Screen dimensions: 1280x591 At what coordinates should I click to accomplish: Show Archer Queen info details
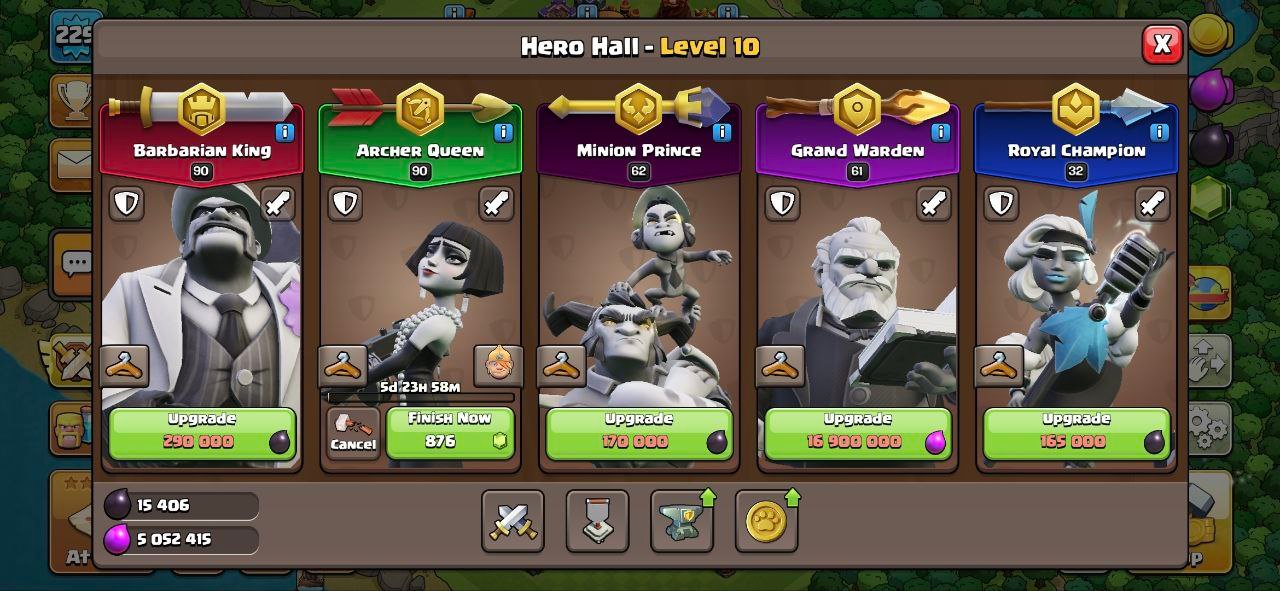tap(503, 132)
